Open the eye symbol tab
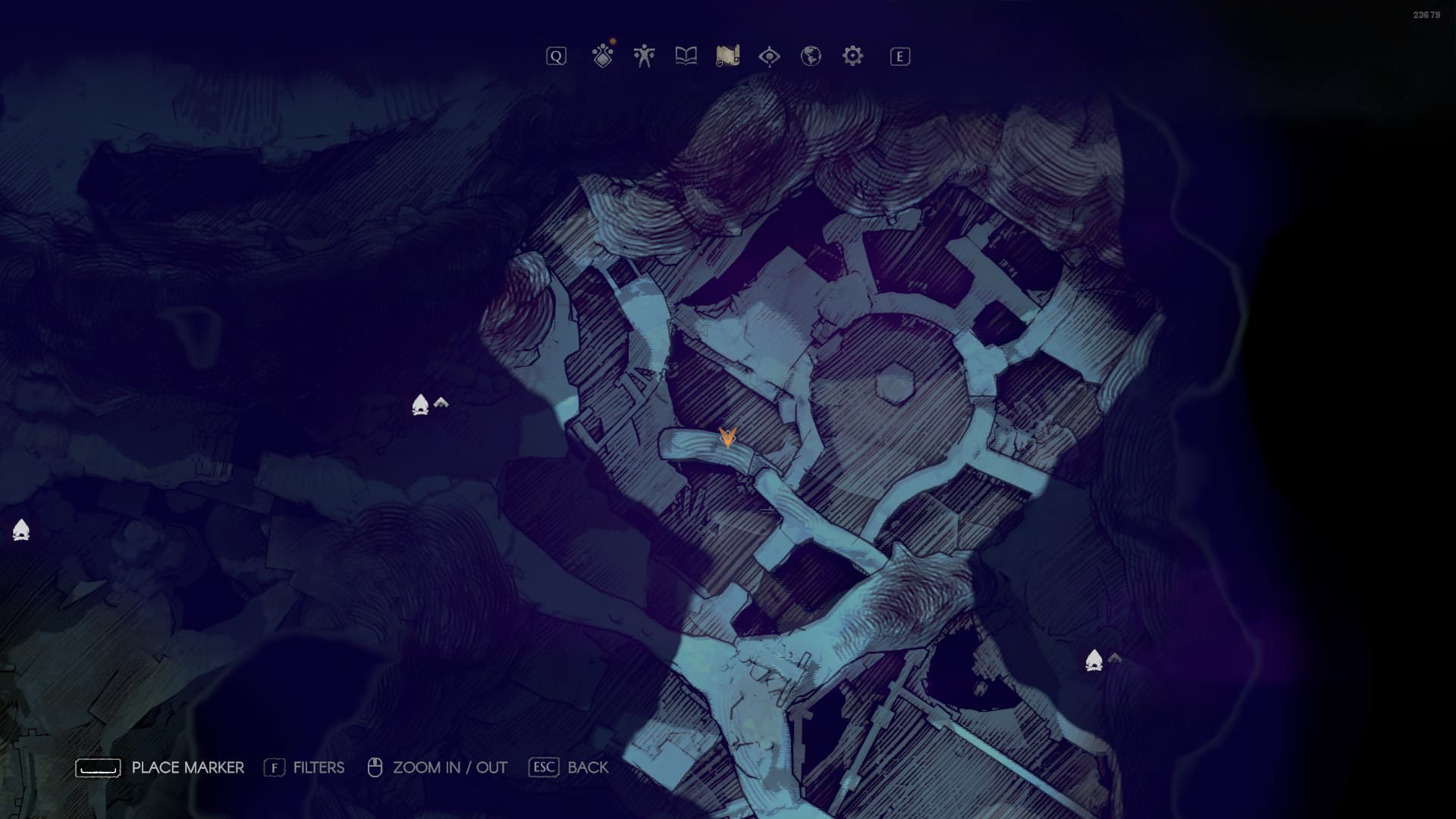Image resolution: width=1456 pixels, height=819 pixels. point(769,56)
